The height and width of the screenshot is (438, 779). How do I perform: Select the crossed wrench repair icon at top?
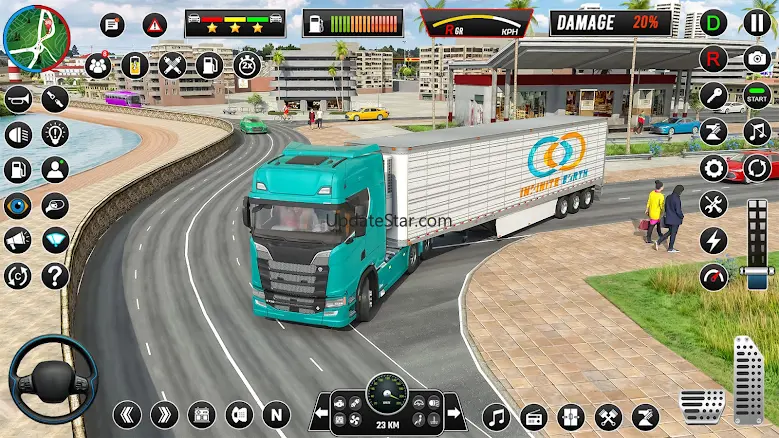pos(172,66)
